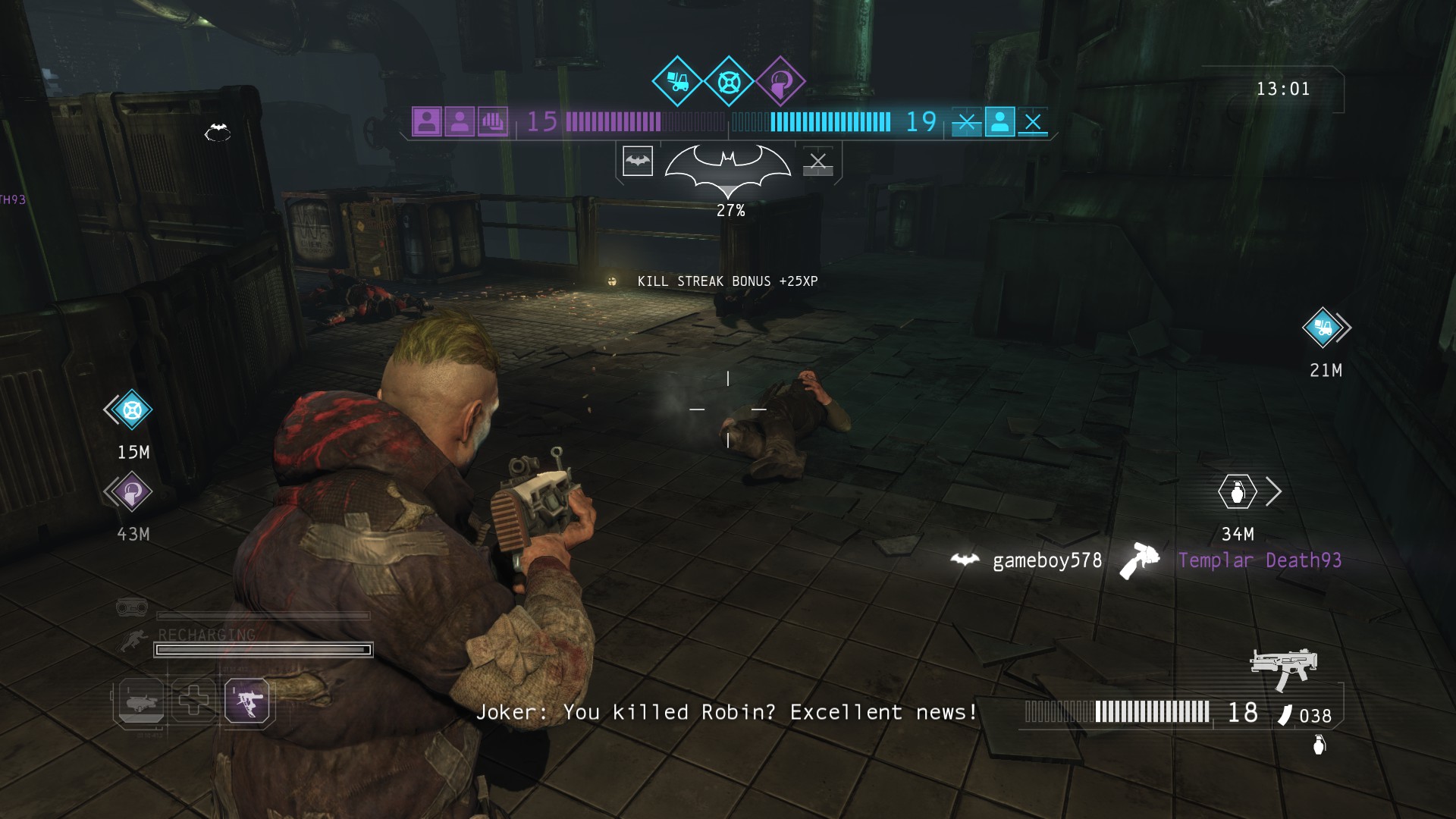Select the small bat hero slot icon
This screenshot has width=1456, height=819.
(x=638, y=161)
